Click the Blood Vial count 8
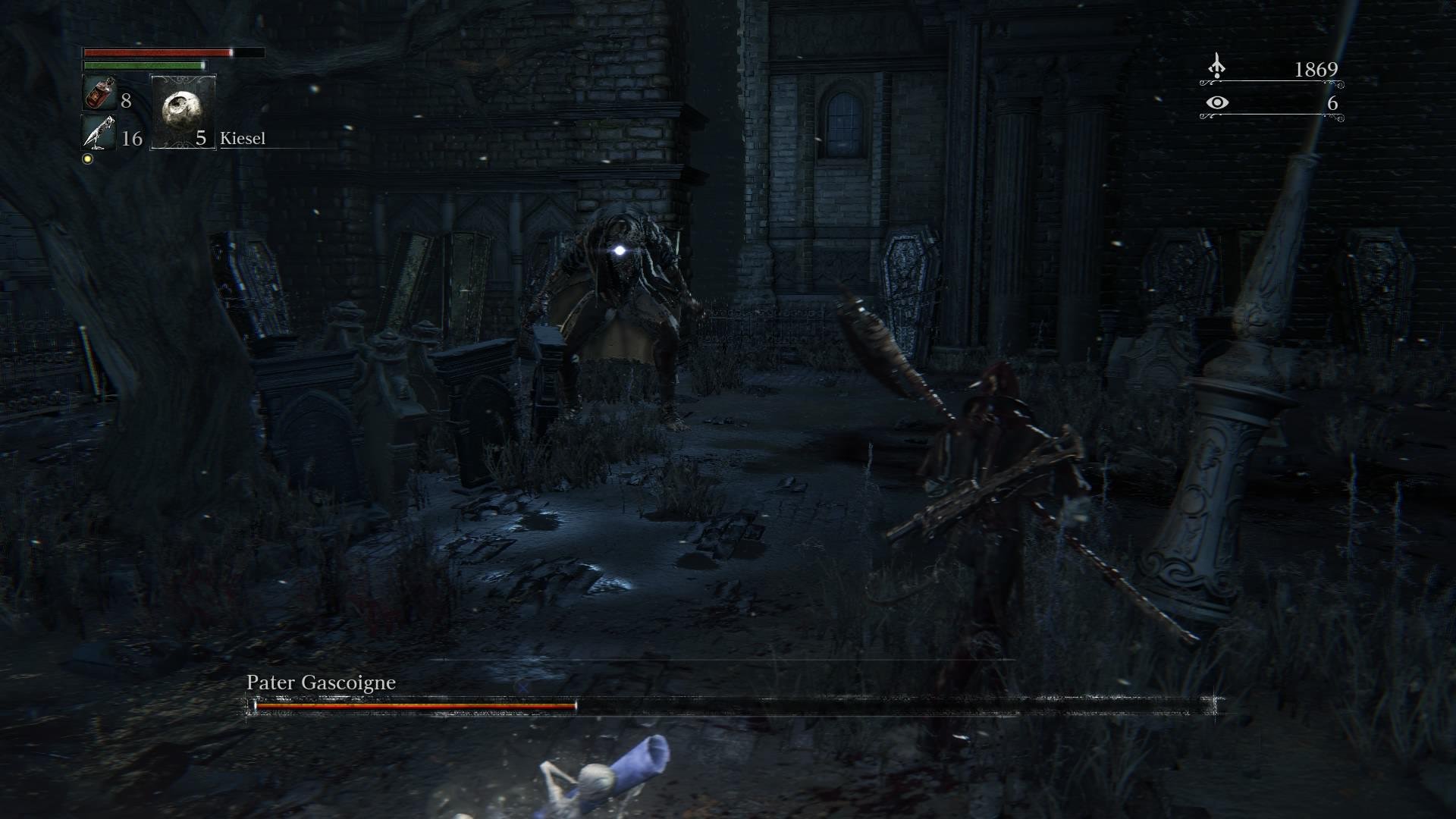The width and height of the screenshot is (1456, 819). click(x=127, y=99)
